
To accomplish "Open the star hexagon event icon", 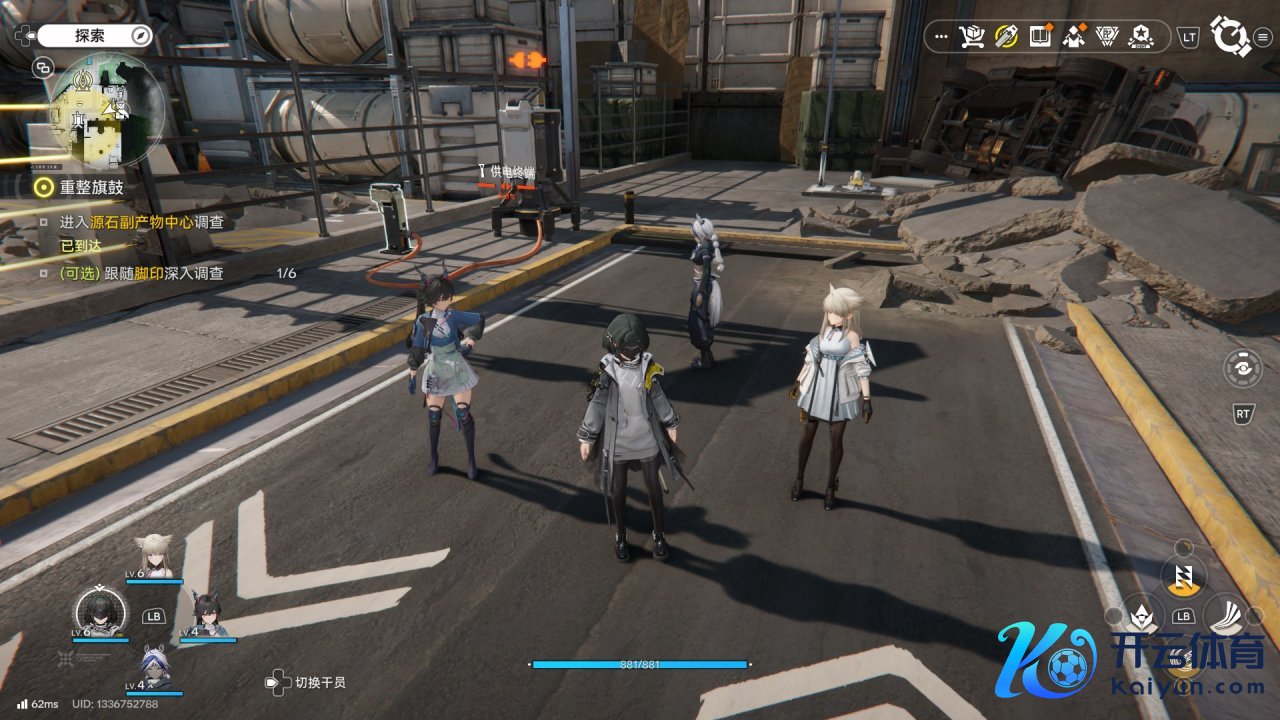I will click(x=1141, y=38).
